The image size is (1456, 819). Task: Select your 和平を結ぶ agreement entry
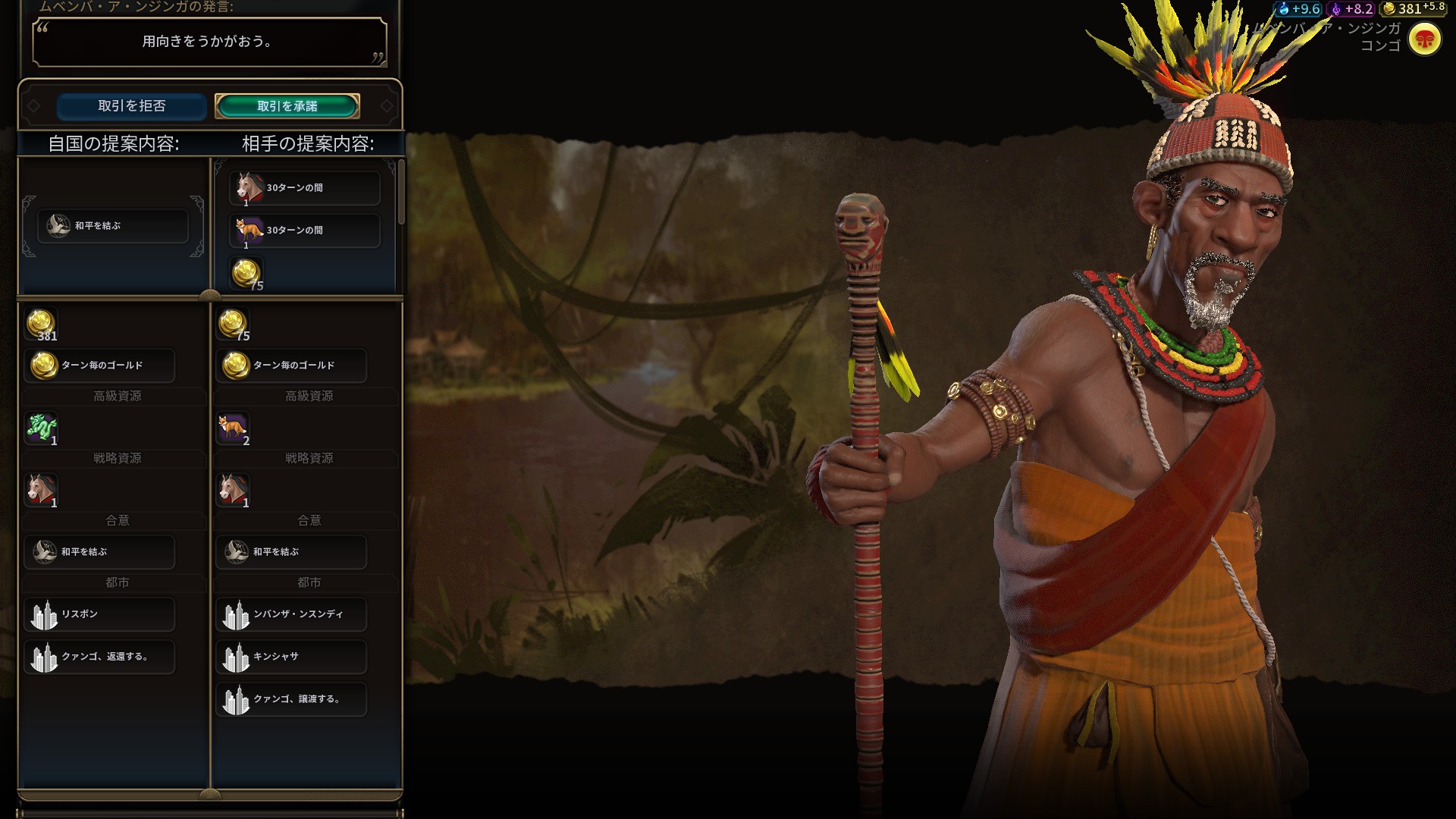[x=99, y=552]
